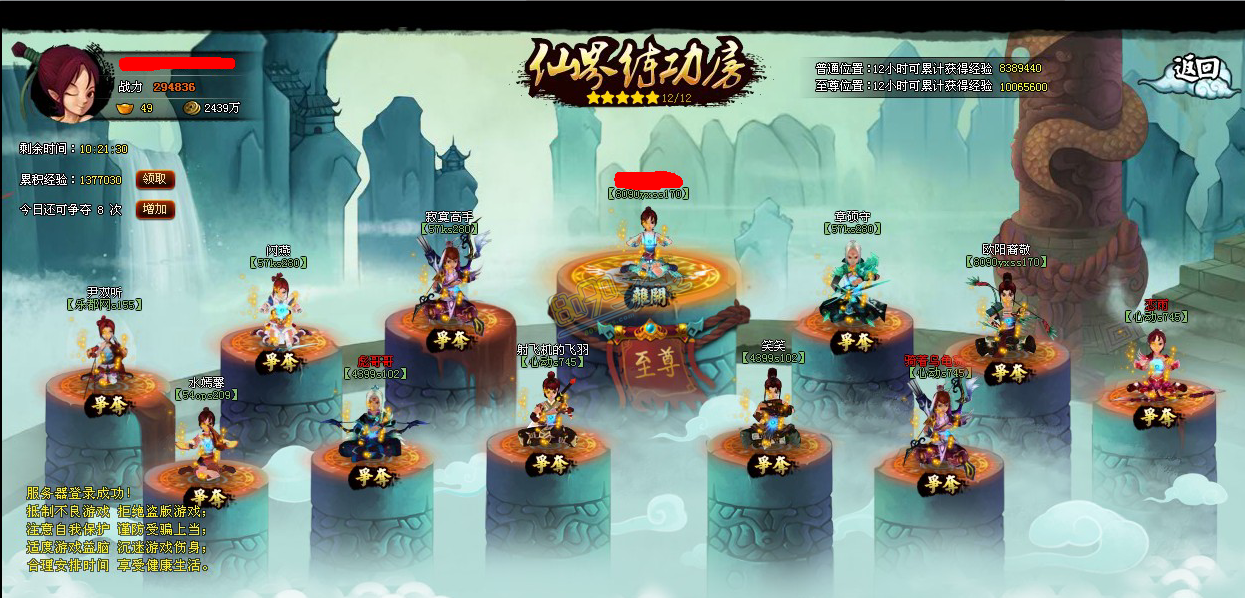1245x598 pixels.
Task: Contest the seat of 骑着乌龟 player
Action: click(941, 484)
